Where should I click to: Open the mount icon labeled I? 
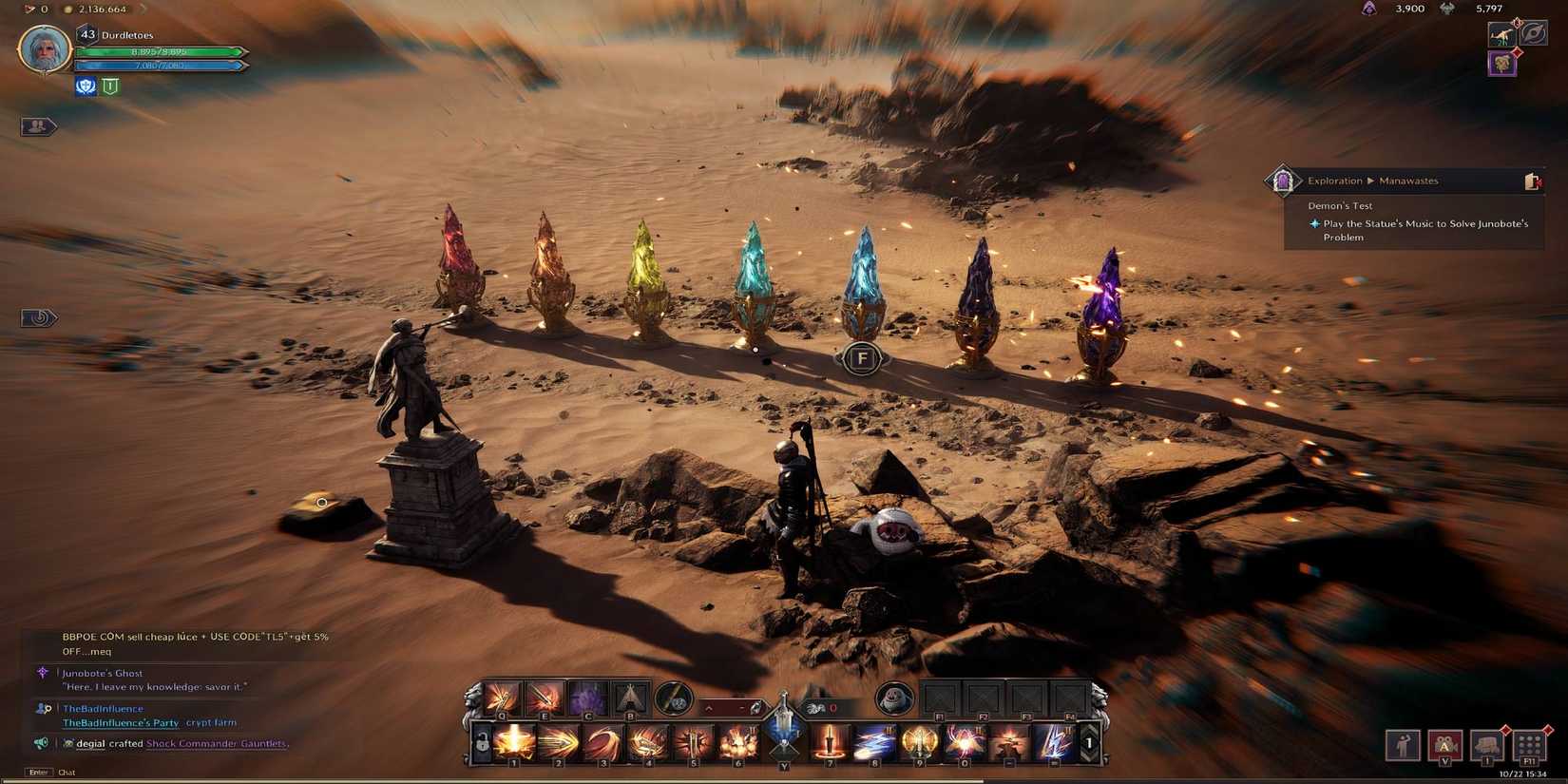point(1486,746)
